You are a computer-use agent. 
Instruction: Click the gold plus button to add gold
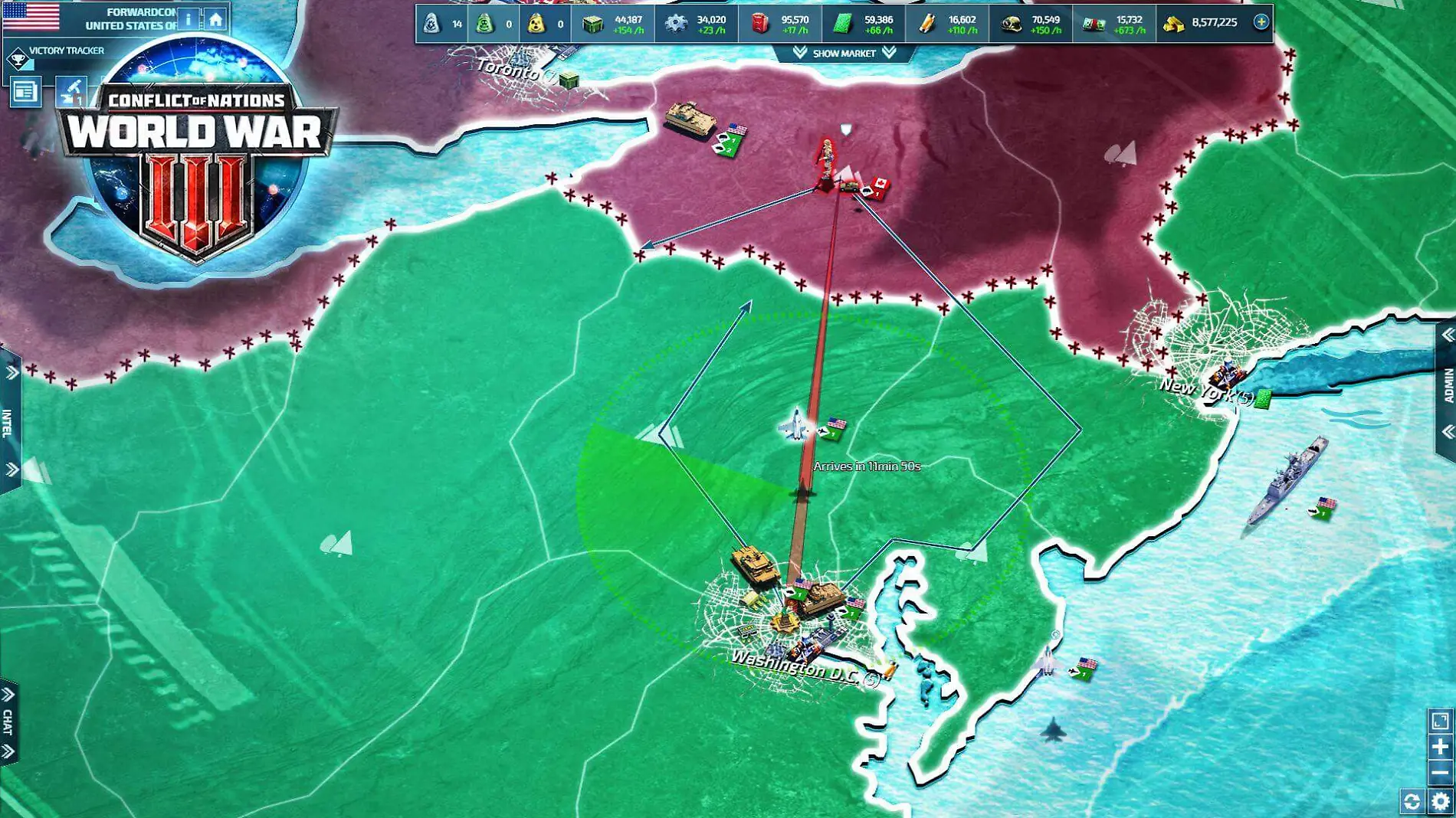pyautogui.click(x=1261, y=22)
